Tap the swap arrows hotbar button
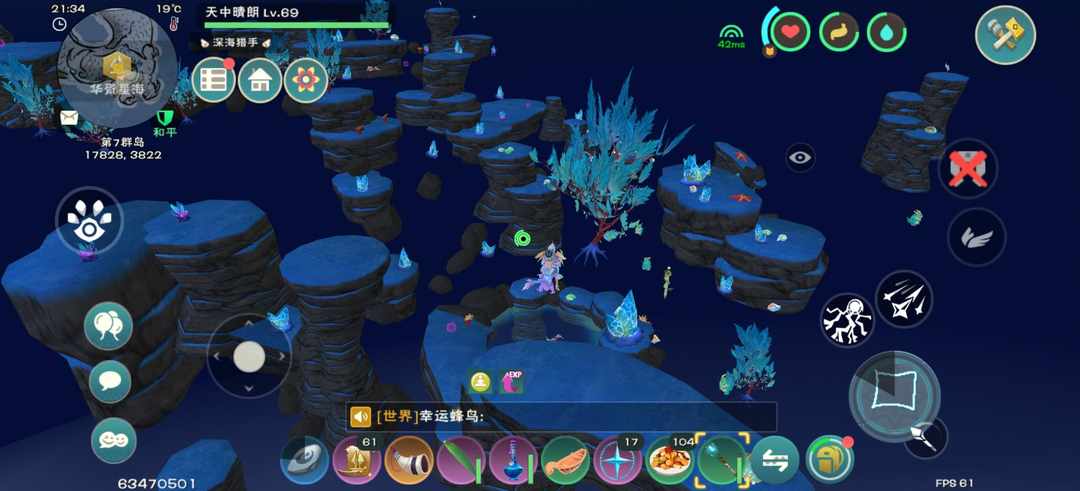Viewport: 1080px width, 491px height. pyautogui.click(x=774, y=461)
